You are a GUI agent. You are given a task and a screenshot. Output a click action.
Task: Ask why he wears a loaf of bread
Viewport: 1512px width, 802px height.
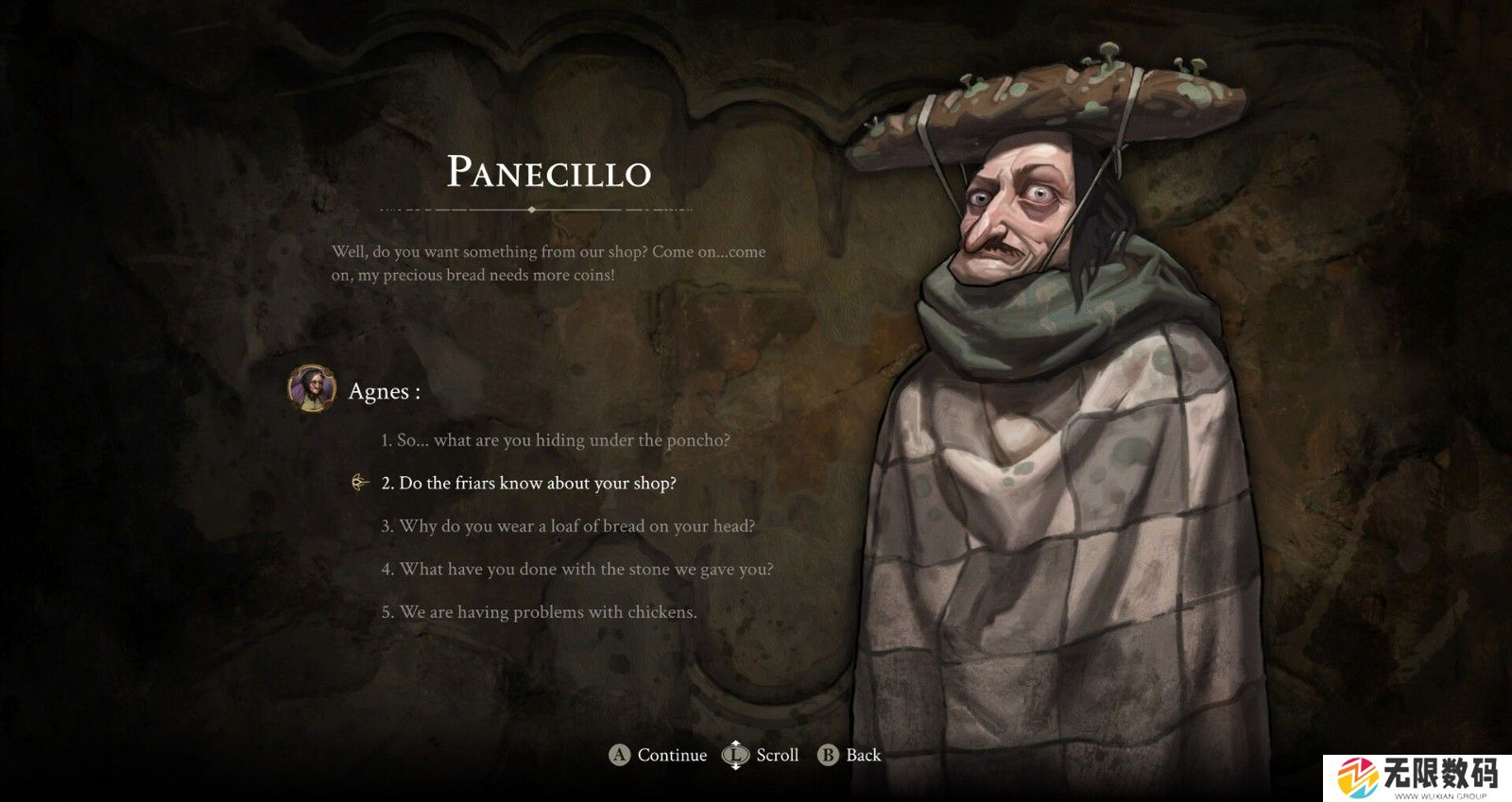(568, 526)
